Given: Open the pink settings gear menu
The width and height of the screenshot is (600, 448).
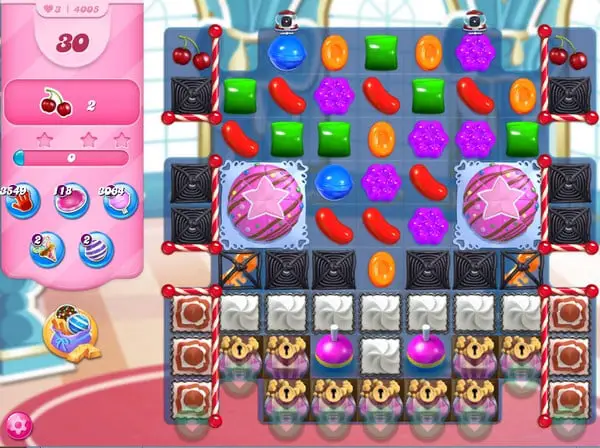Looking at the screenshot, I should point(19,428).
